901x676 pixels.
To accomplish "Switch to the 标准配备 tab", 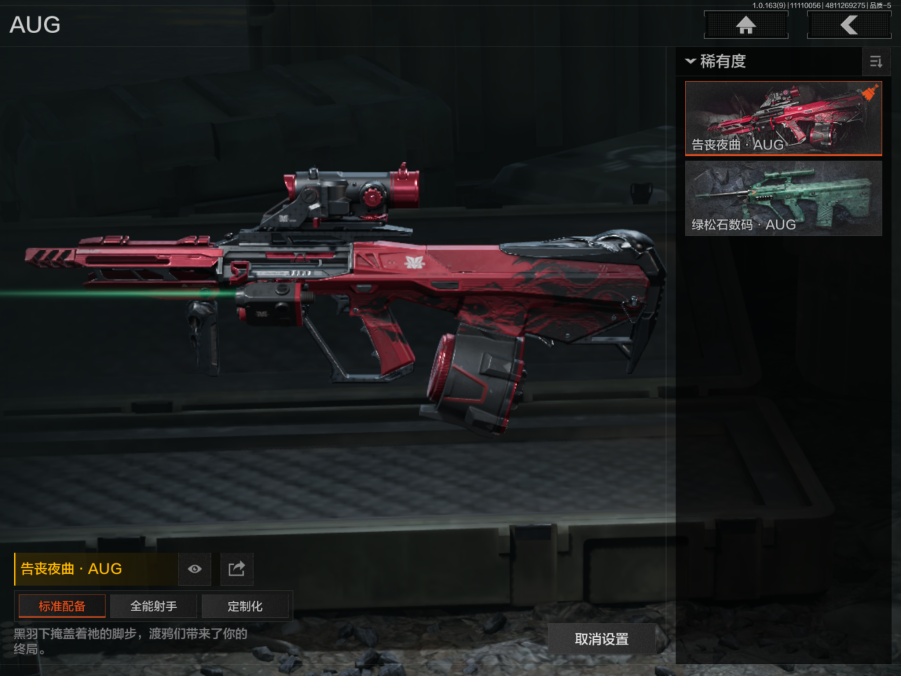I will click(62, 606).
